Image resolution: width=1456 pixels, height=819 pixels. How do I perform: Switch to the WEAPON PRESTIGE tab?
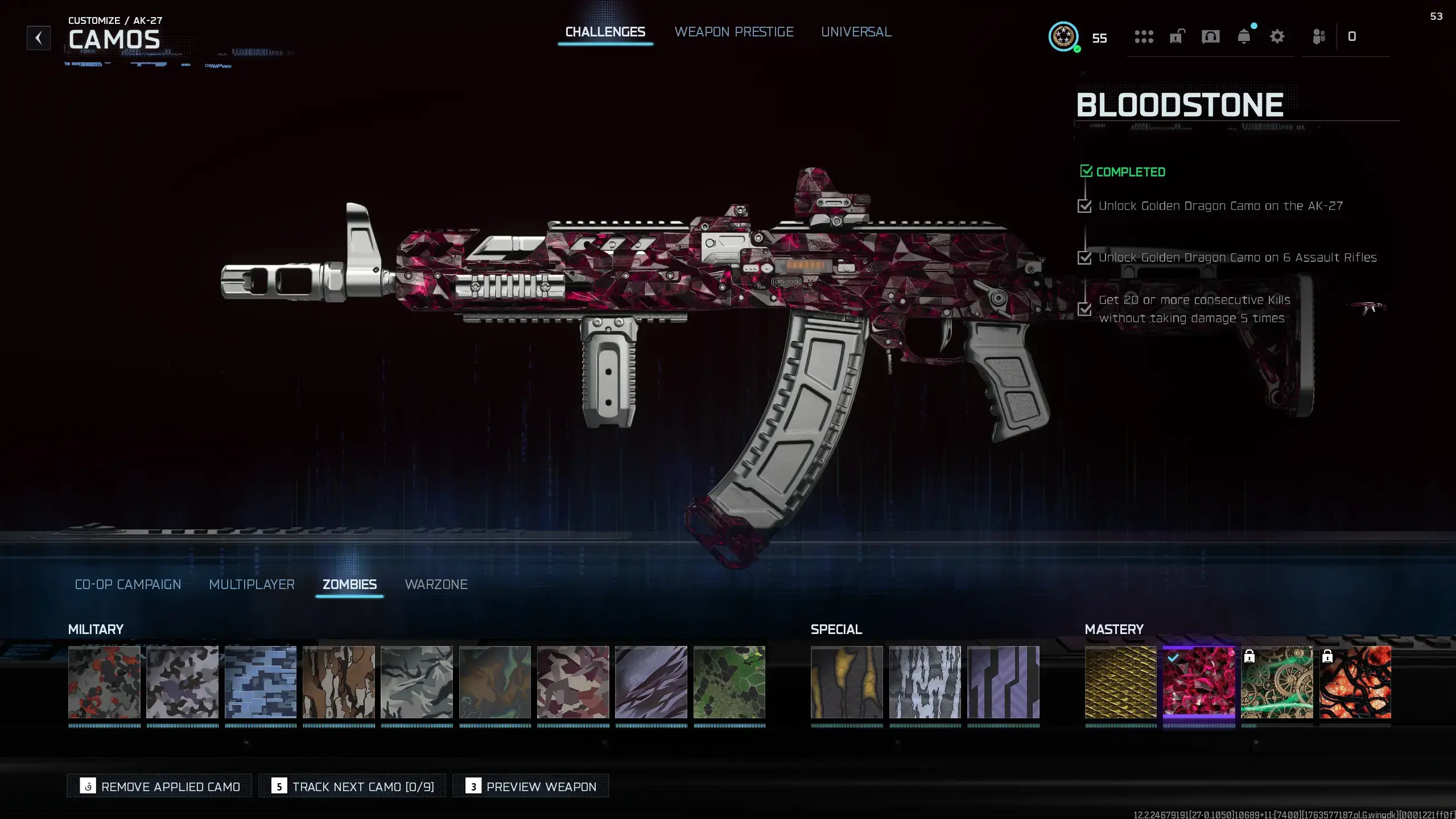pyautogui.click(x=734, y=32)
